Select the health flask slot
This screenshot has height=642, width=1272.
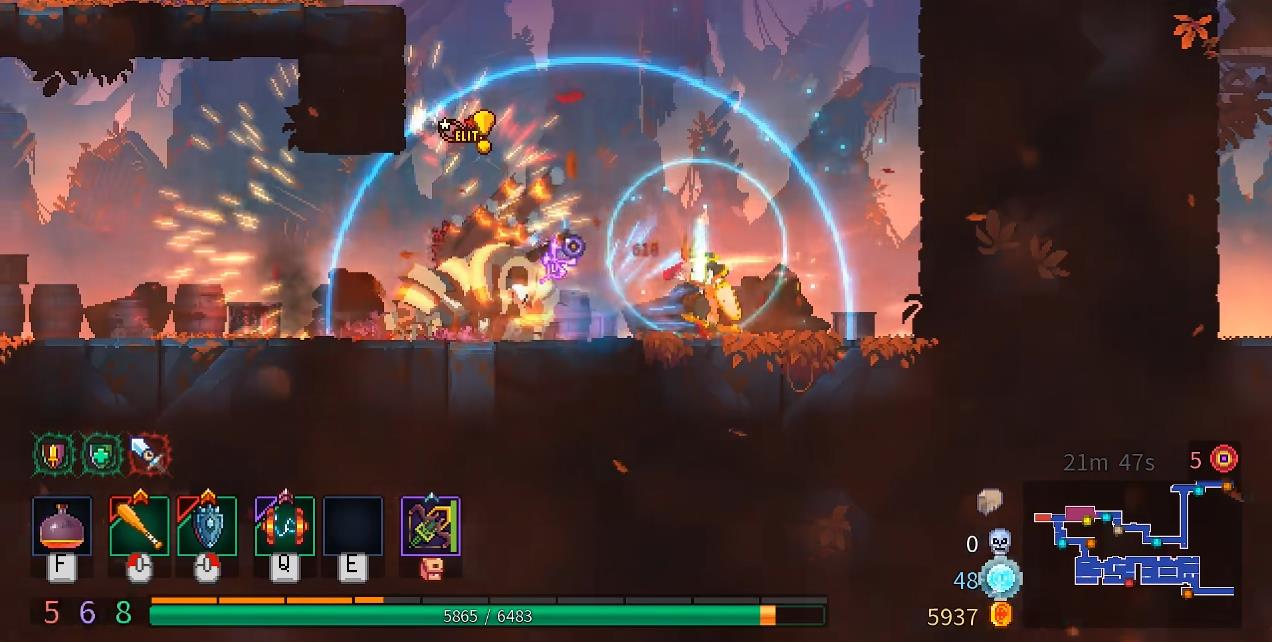point(62,526)
